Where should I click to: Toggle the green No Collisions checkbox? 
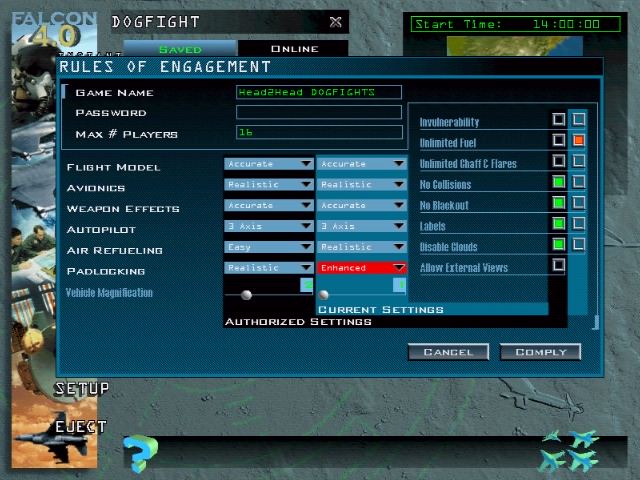[559, 183]
